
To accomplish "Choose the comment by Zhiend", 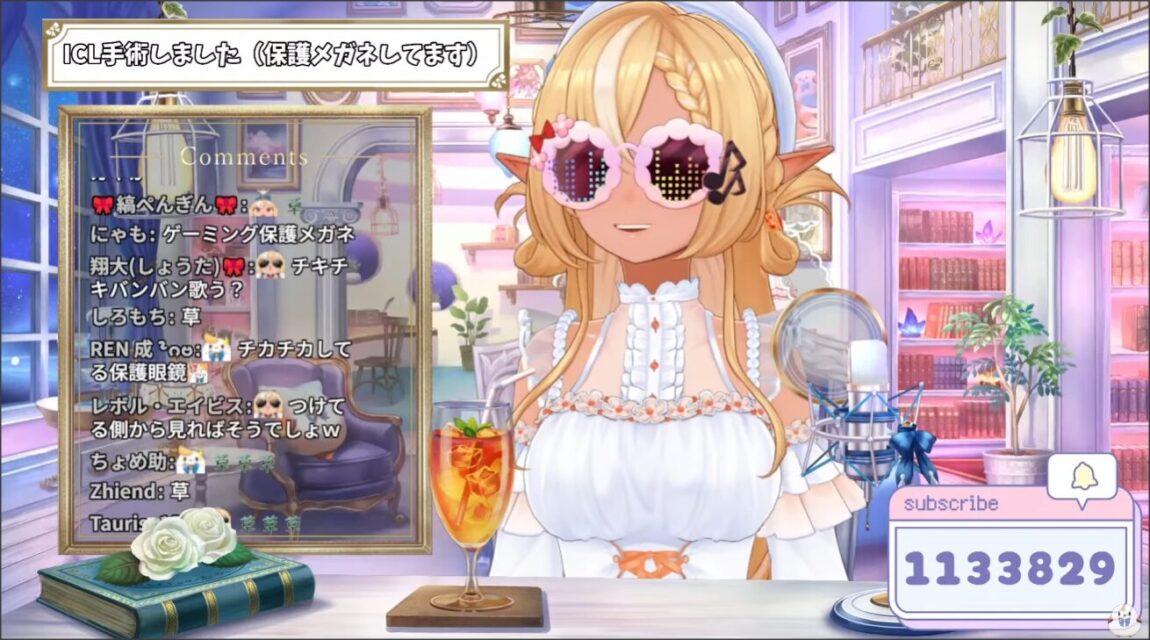I will [139, 491].
